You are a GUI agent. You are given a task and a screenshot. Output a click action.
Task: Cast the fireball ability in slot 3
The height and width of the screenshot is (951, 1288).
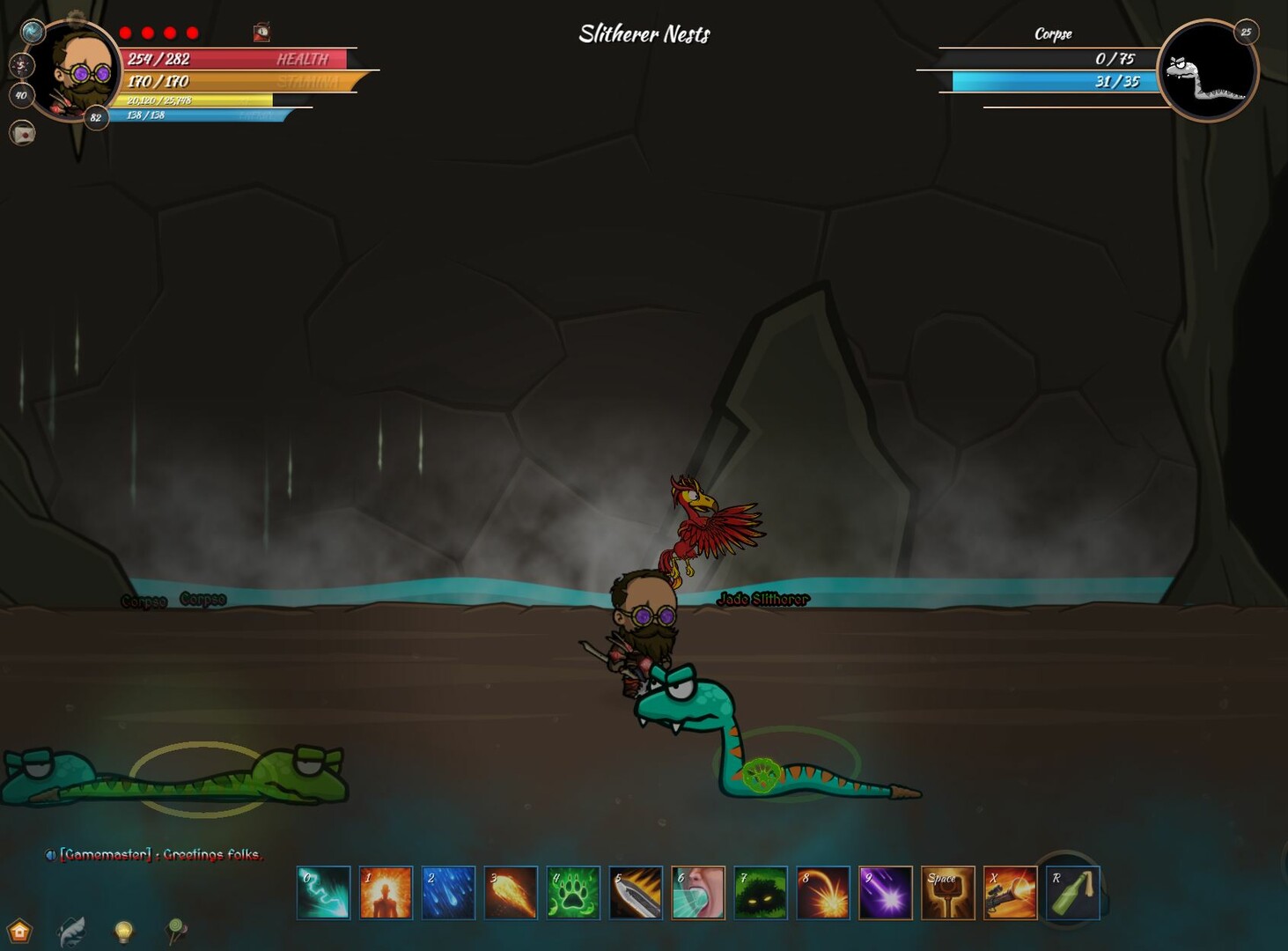(512, 892)
